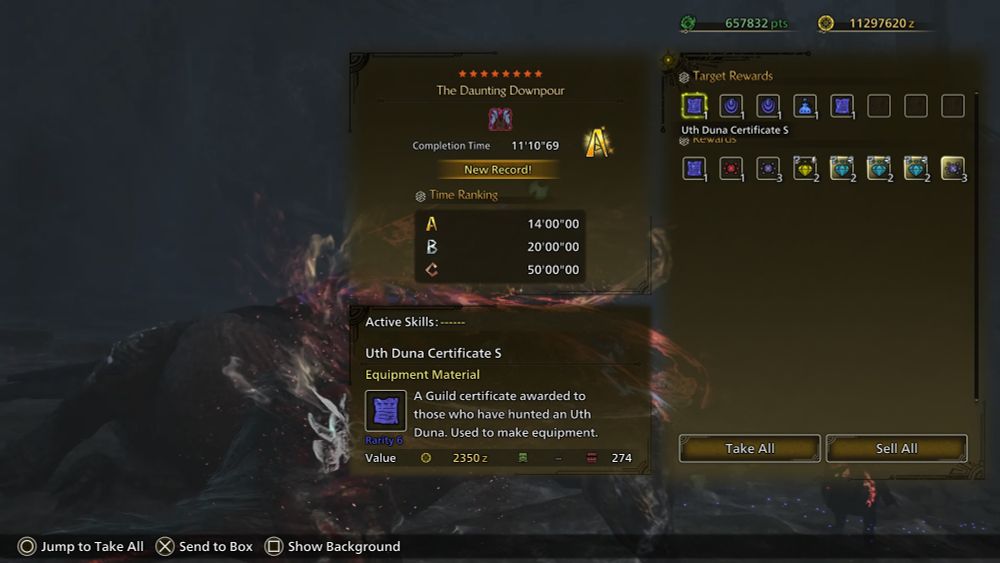Select the highlighted Uth Duna Certificate S slot
Viewport: 1000px width, 563px height.
(x=694, y=106)
